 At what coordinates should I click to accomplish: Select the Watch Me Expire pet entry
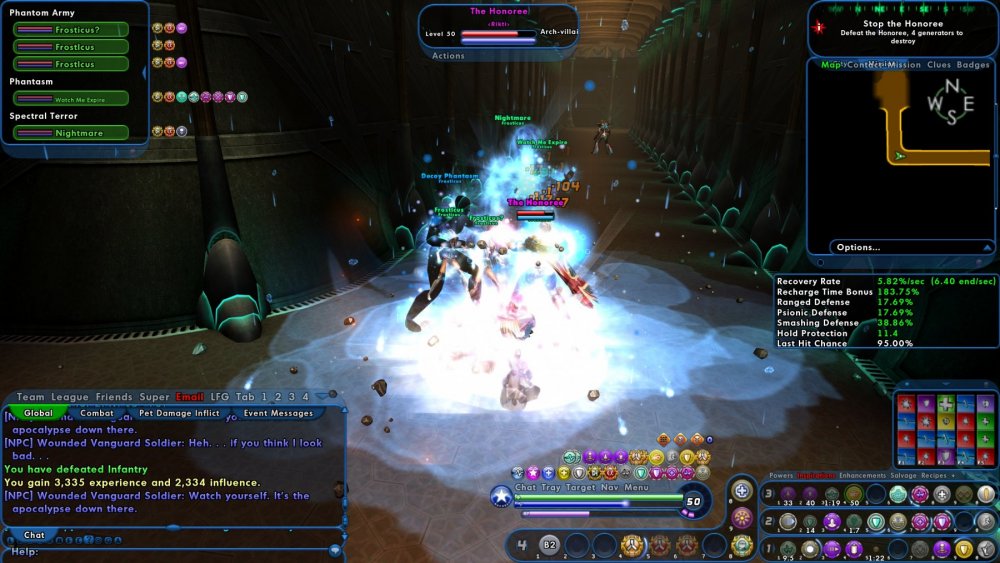pyautogui.click(x=71, y=98)
